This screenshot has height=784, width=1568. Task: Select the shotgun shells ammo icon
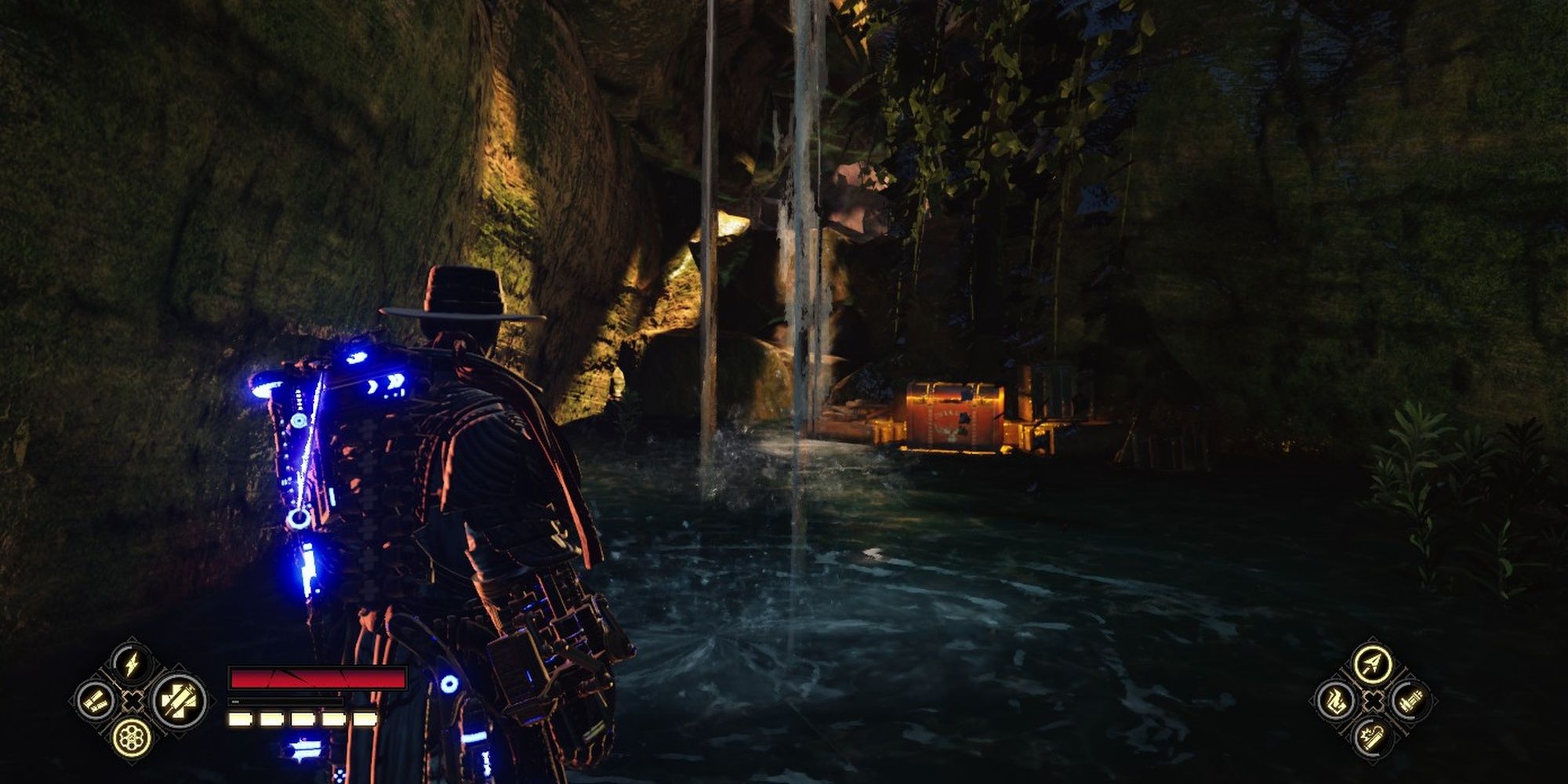(96, 700)
